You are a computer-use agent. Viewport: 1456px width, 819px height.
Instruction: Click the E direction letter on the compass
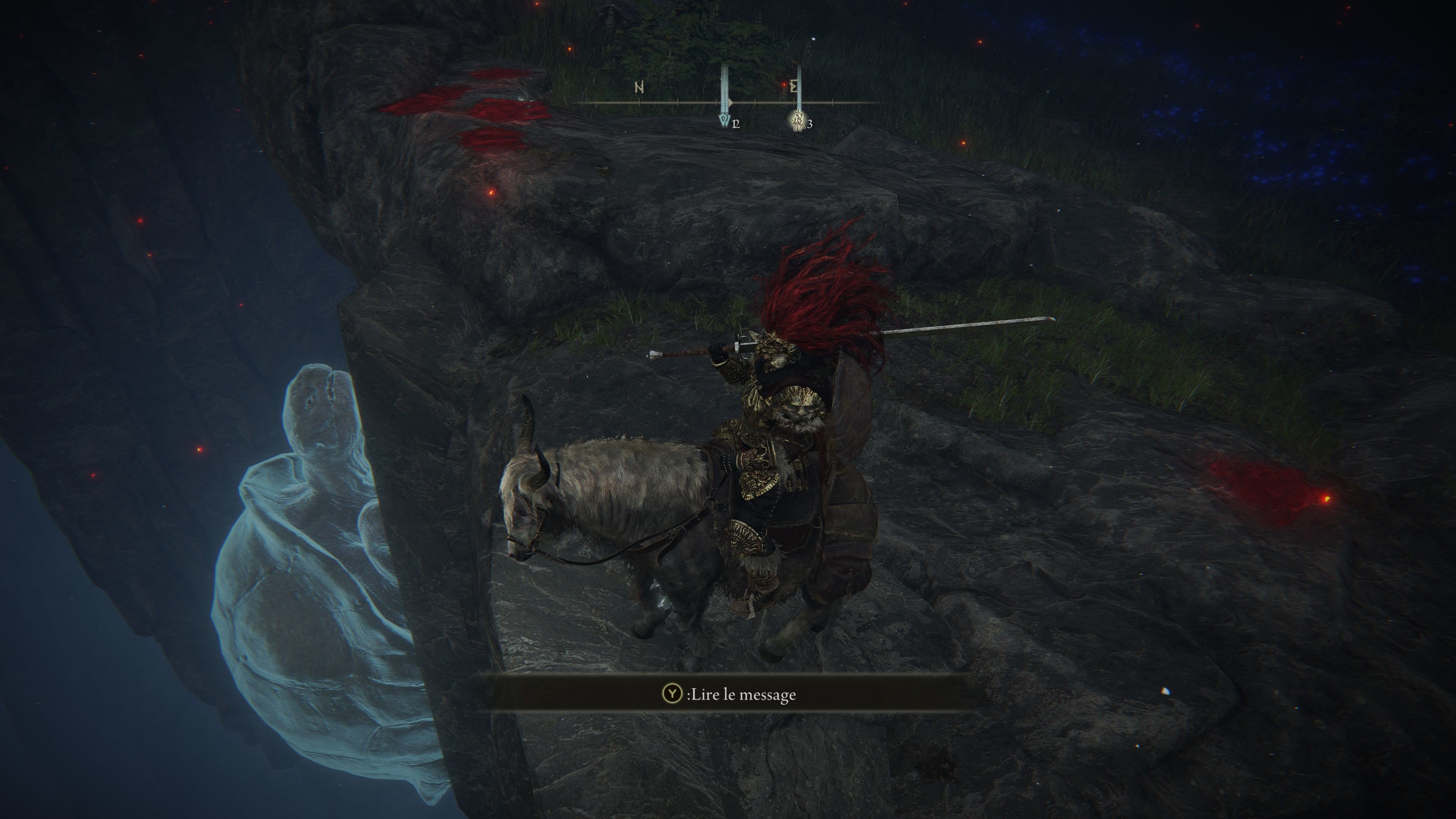tap(794, 87)
